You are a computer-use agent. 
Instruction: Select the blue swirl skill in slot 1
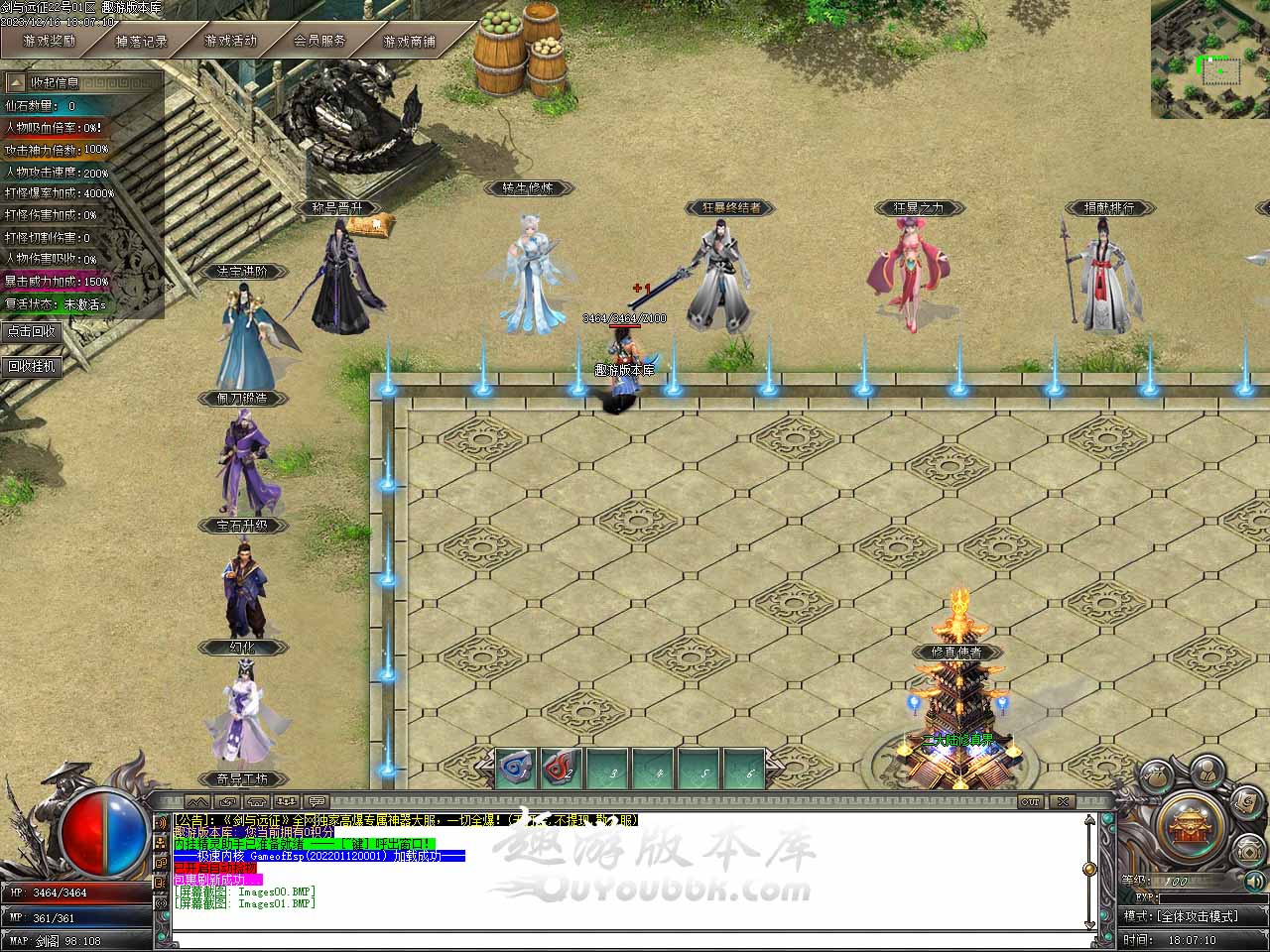coord(517,769)
